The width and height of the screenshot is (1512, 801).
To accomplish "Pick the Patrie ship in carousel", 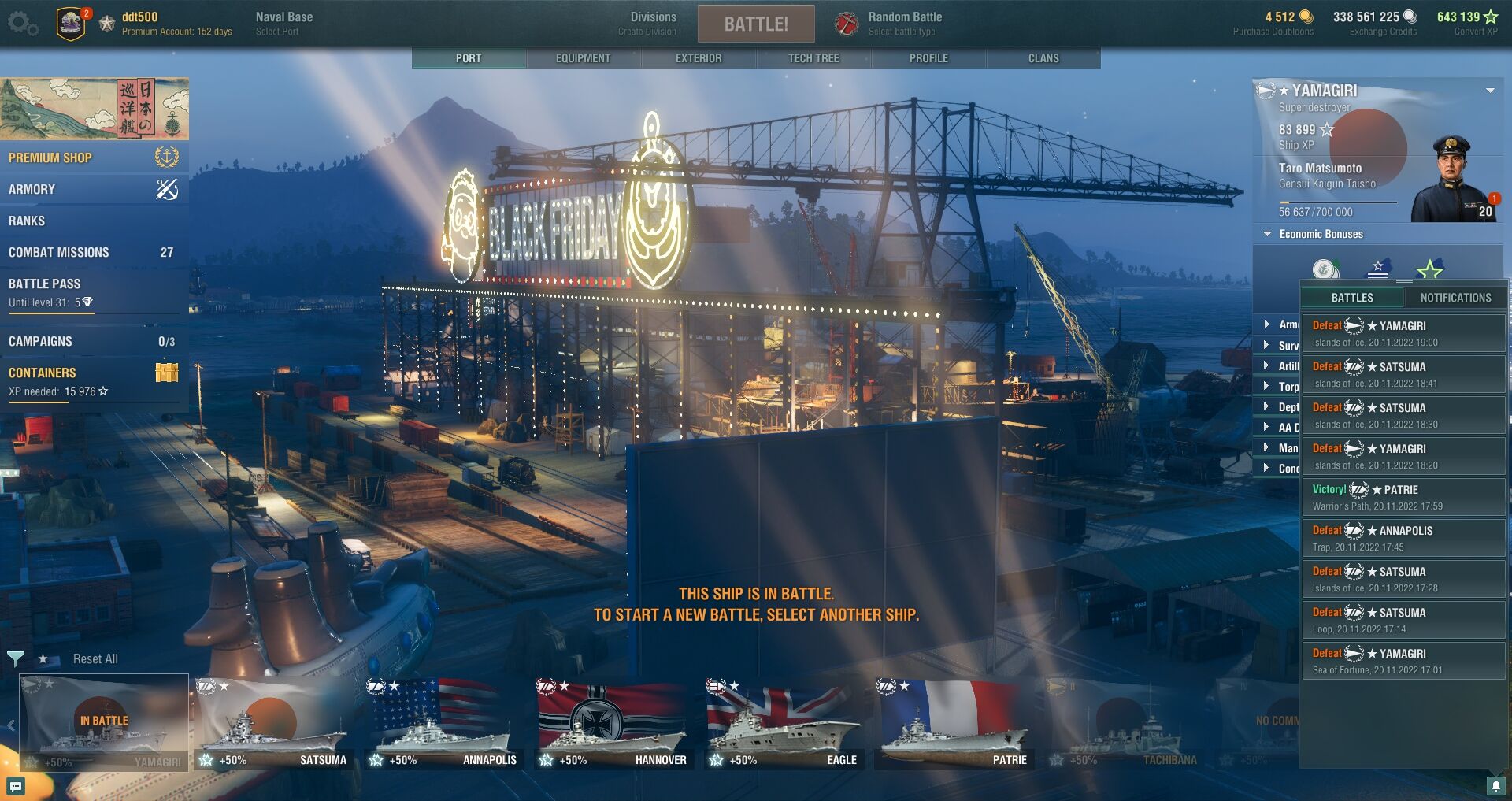I will [954, 725].
